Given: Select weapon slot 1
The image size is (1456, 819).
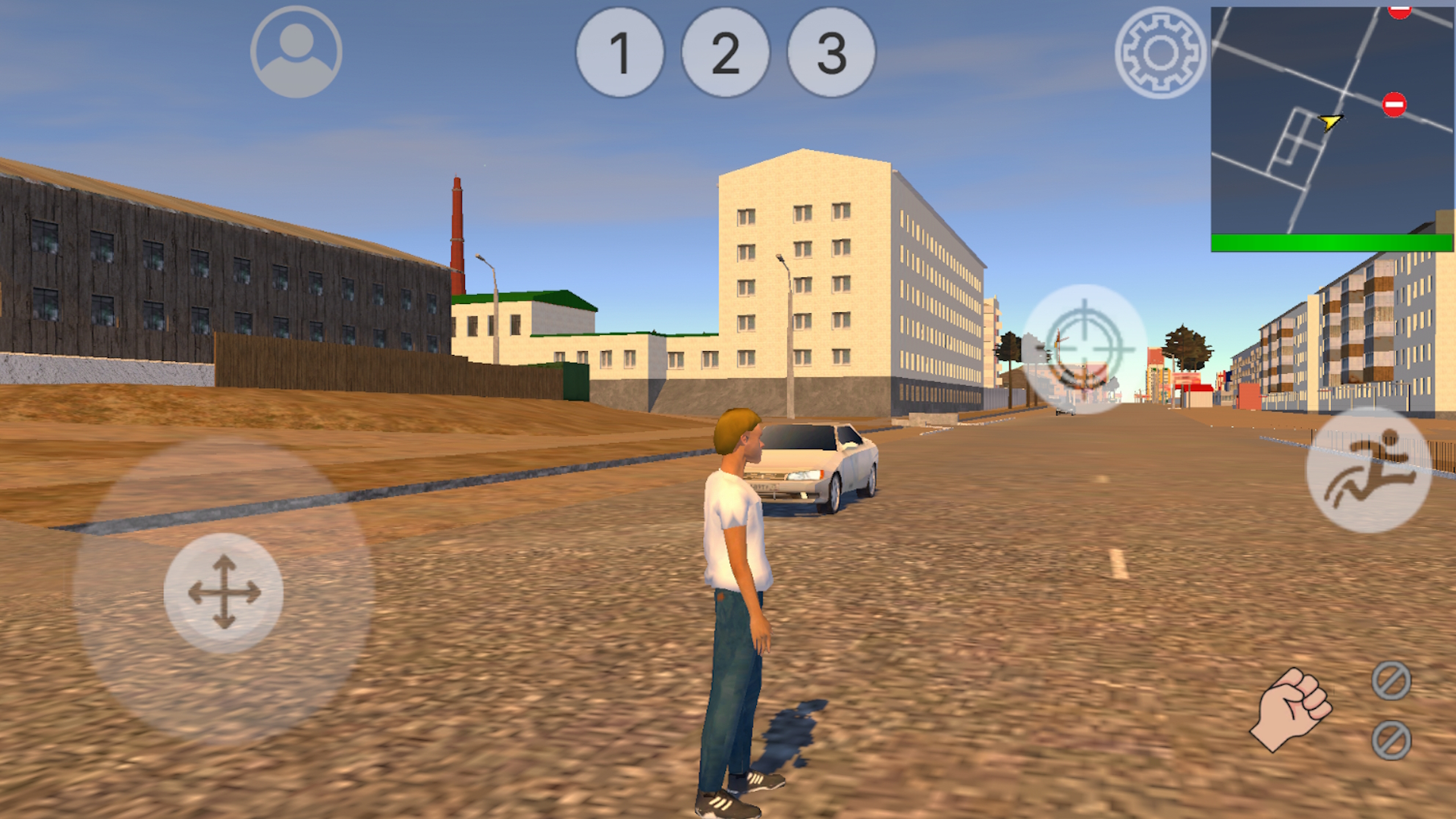Looking at the screenshot, I should point(619,55).
